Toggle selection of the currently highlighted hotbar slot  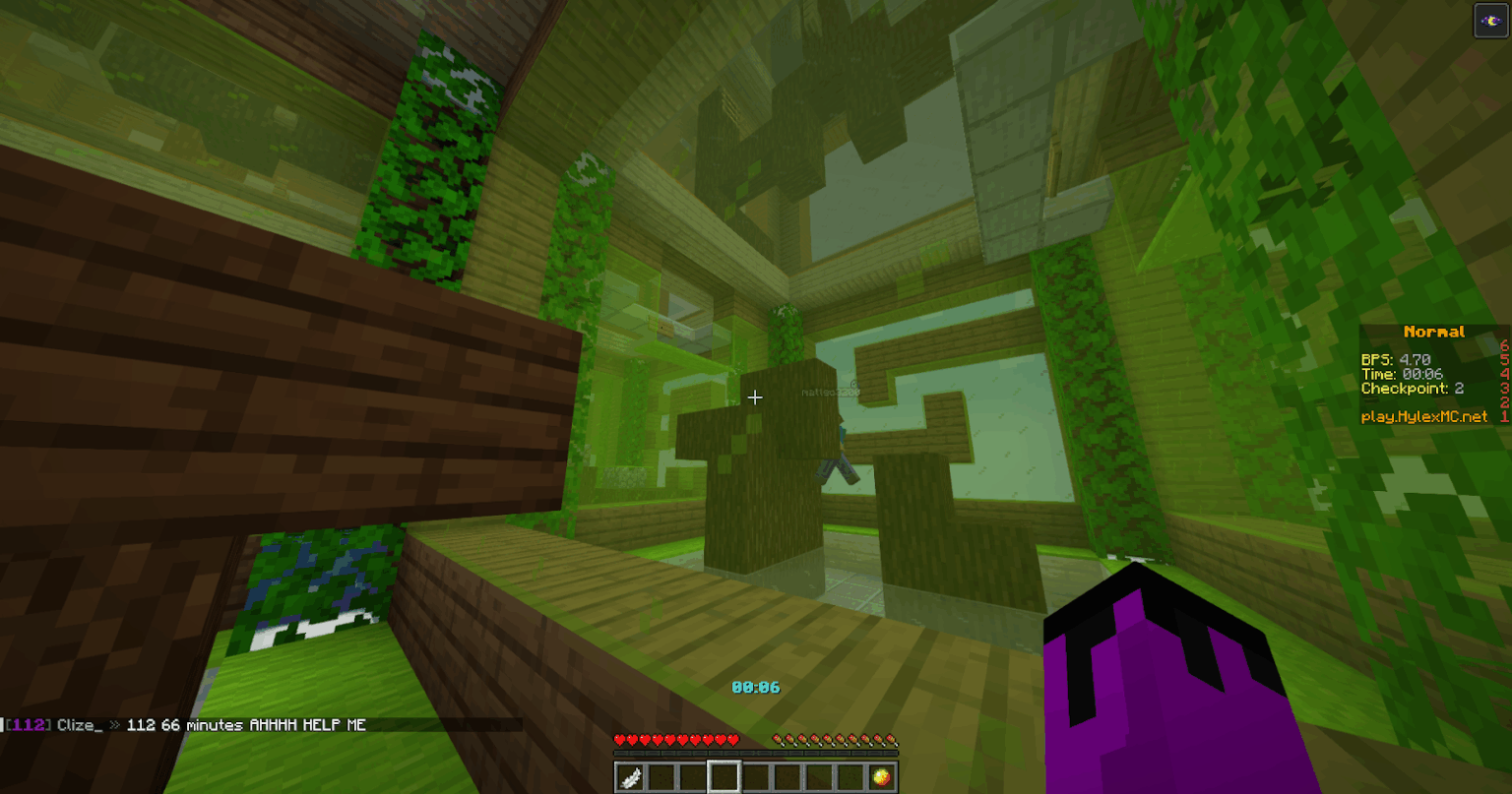(724, 776)
